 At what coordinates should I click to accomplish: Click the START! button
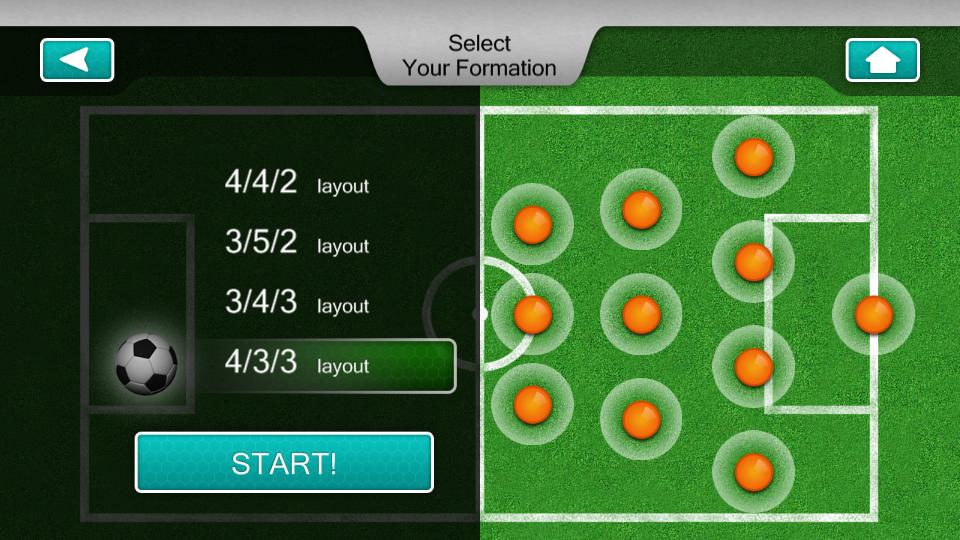pyautogui.click(x=284, y=463)
